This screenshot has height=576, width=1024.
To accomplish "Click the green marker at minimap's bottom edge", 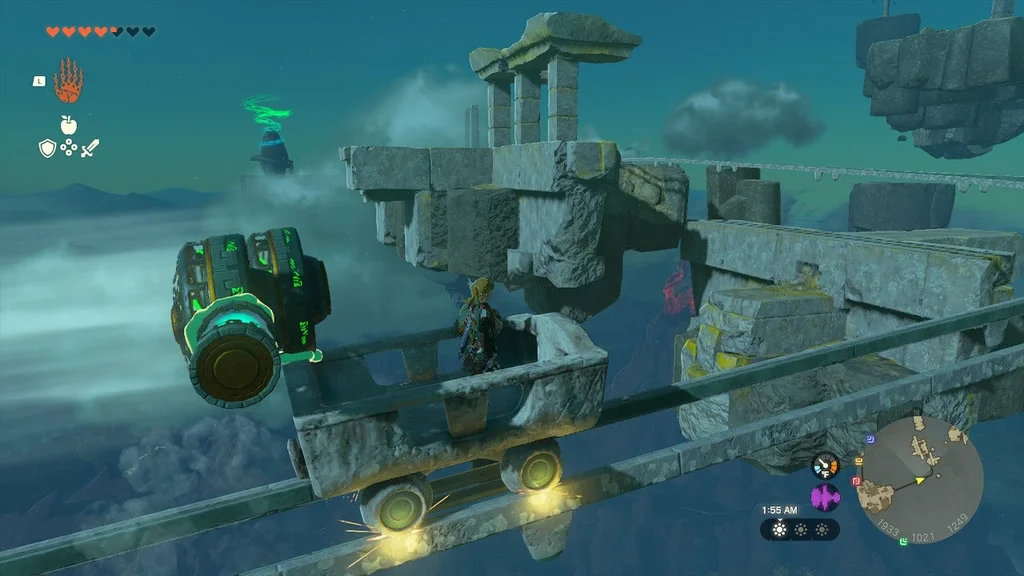I will pos(903,541).
